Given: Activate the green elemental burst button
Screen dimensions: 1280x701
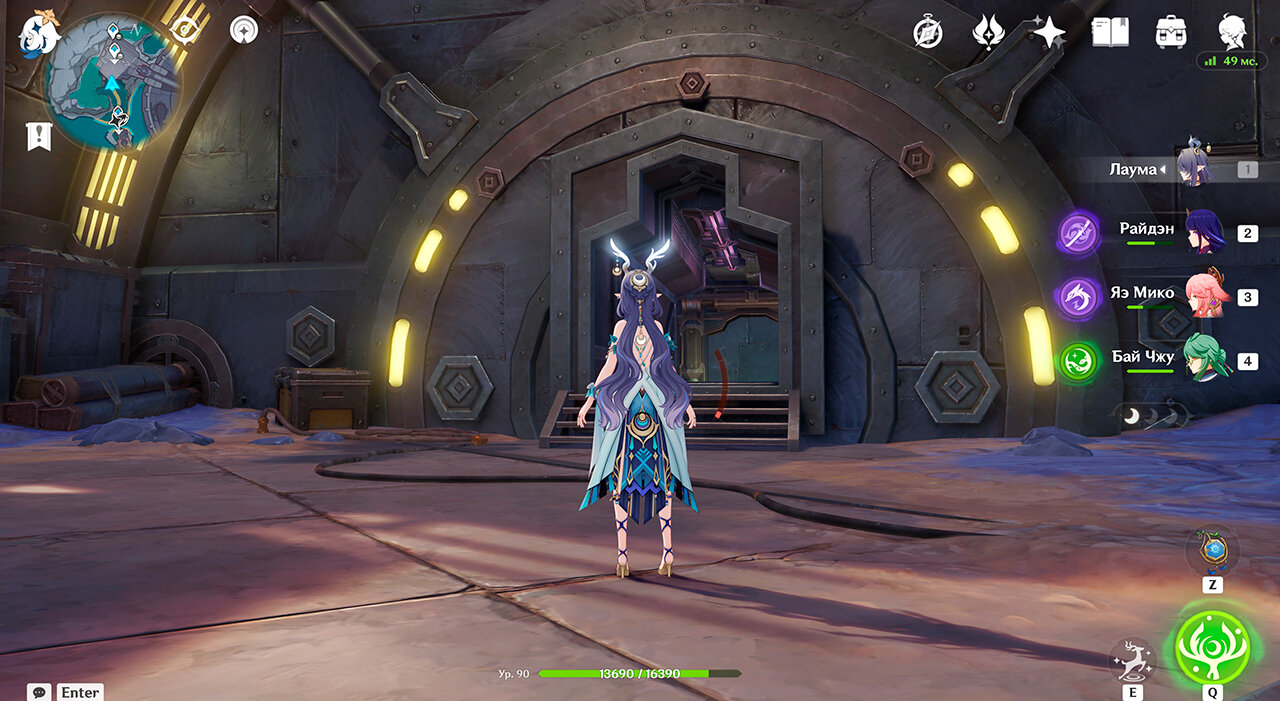Looking at the screenshot, I should click(1212, 645).
